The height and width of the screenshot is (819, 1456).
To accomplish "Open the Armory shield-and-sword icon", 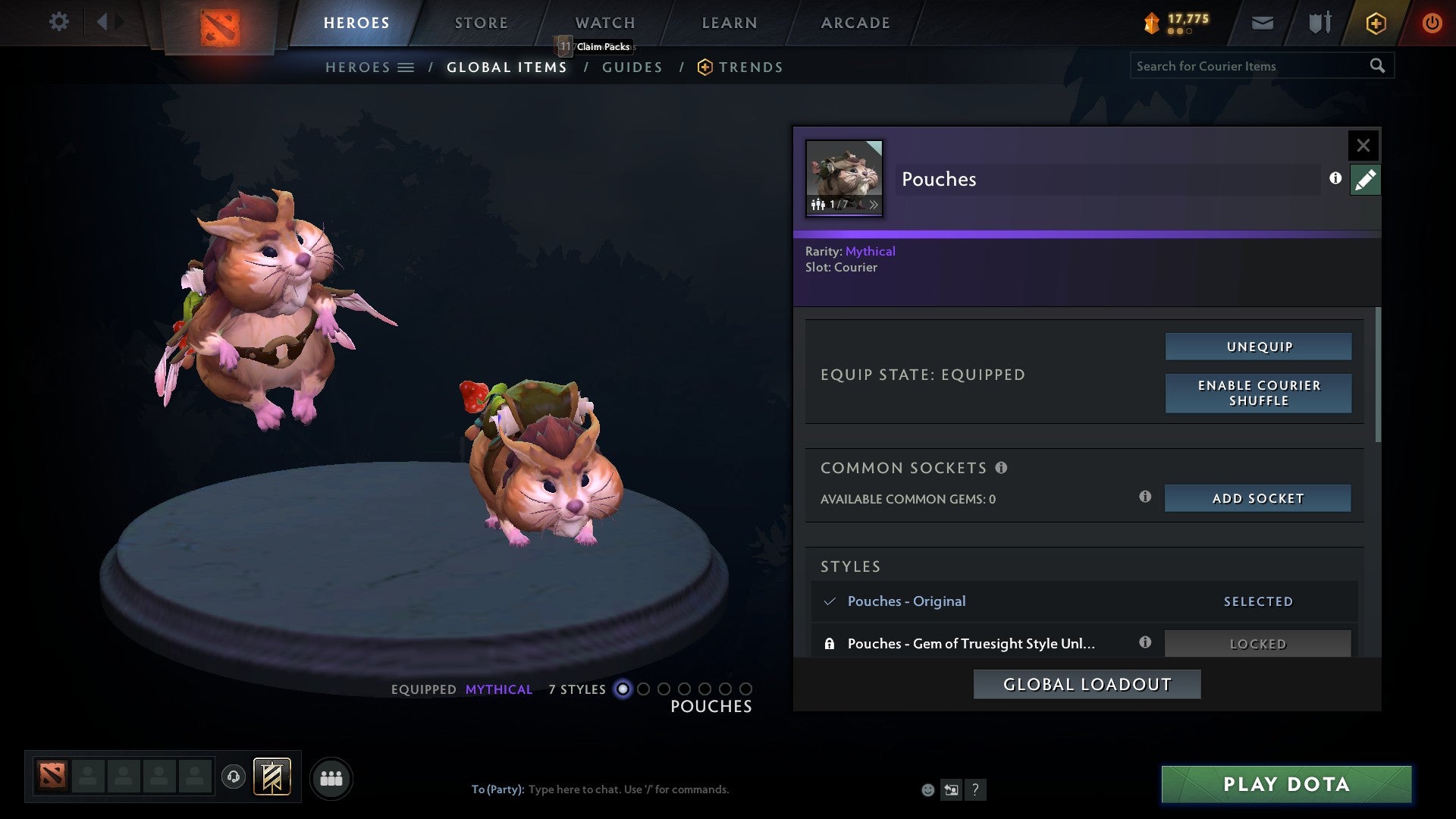I will pyautogui.click(x=1319, y=23).
